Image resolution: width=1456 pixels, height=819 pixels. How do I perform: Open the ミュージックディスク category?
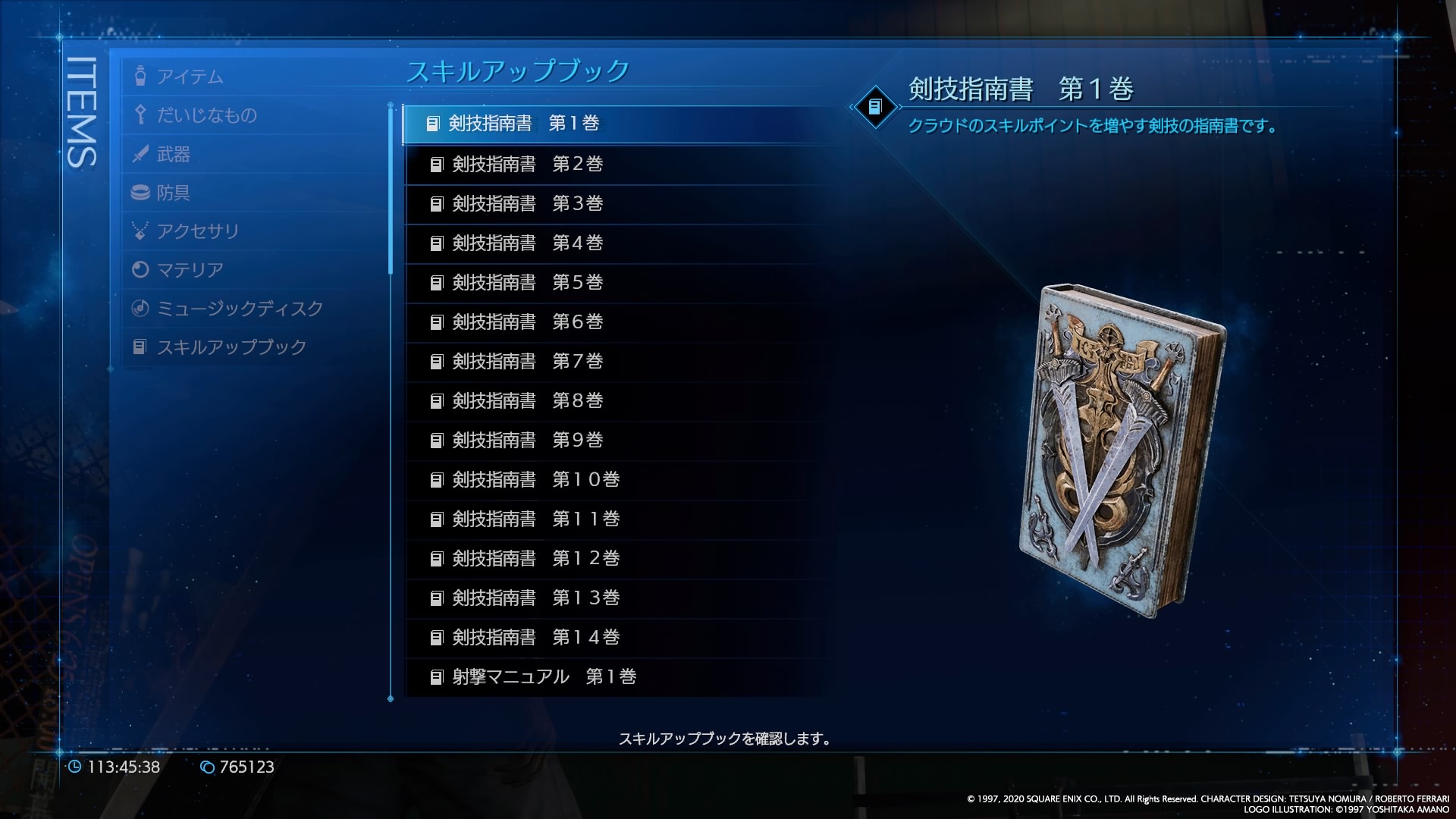239,309
